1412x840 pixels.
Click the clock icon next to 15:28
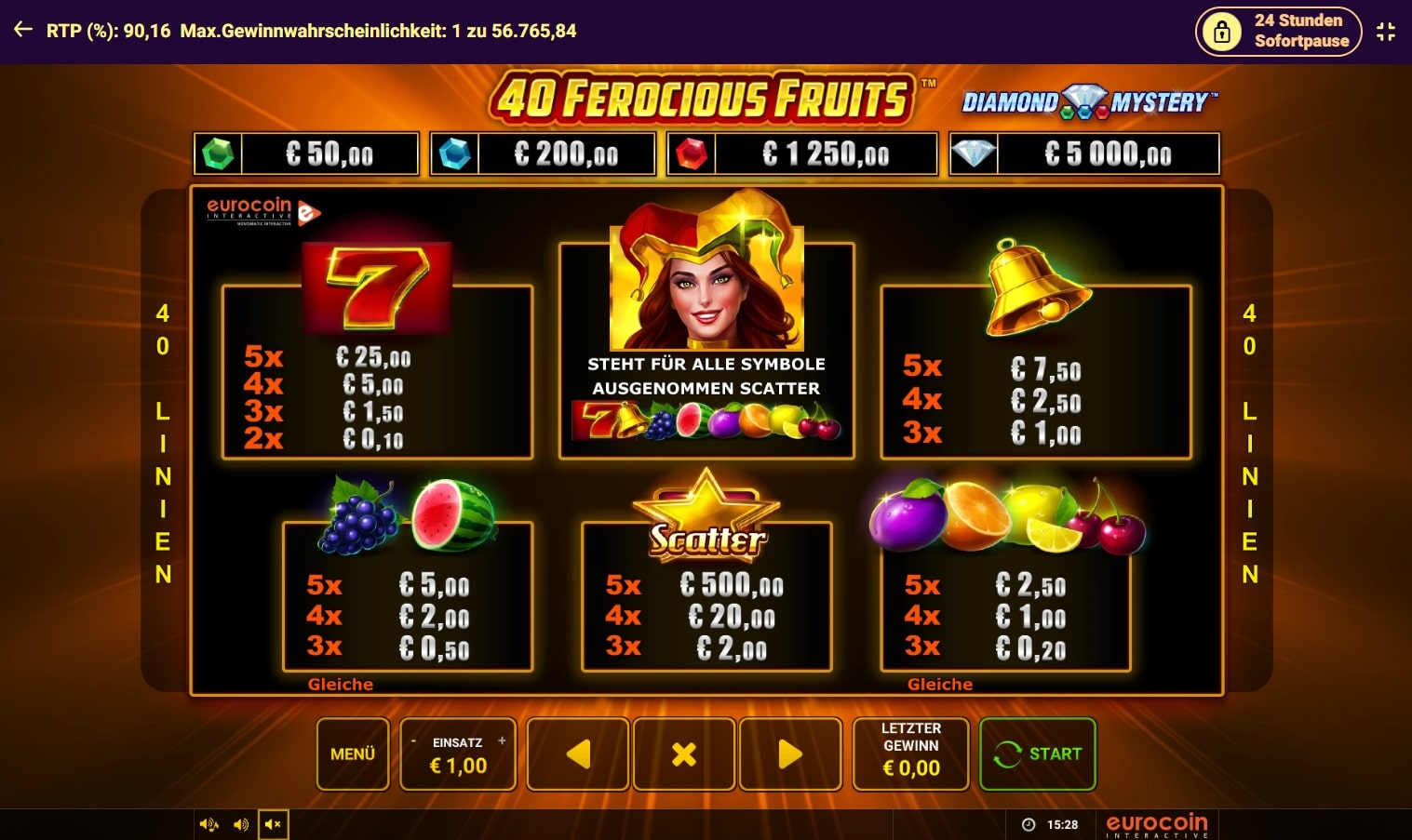[1029, 823]
